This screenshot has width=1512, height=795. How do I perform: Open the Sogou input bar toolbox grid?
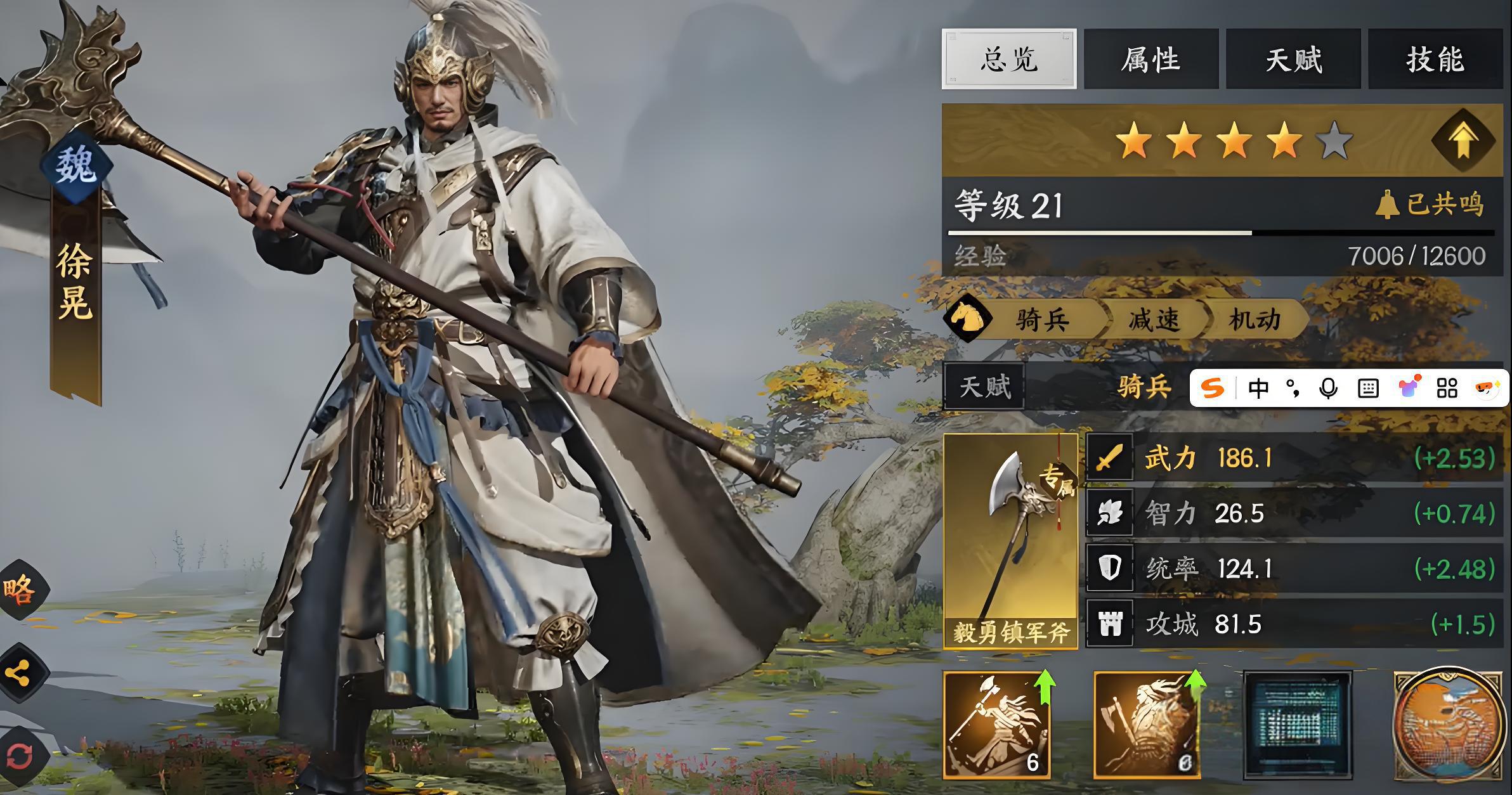pyautogui.click(x=1447, y=388)
